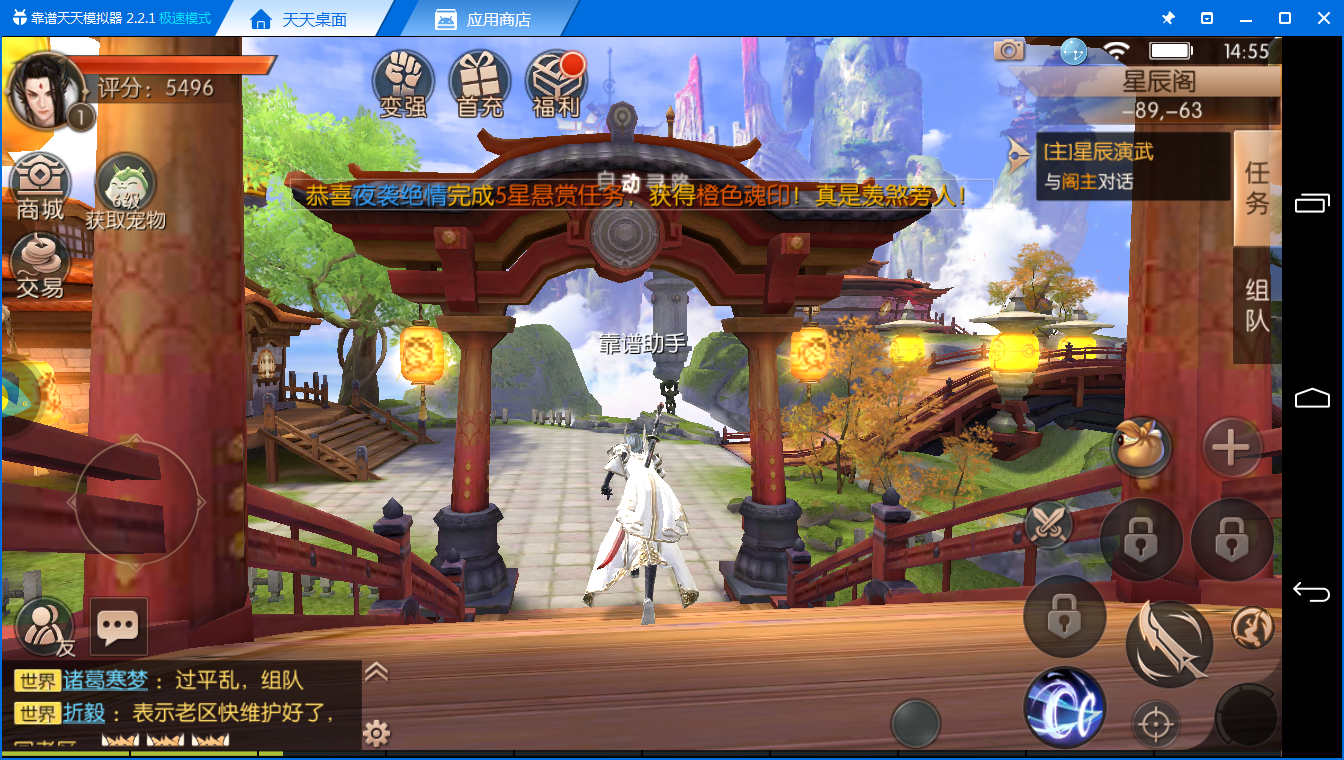The width and height of the screenshot is (1344, 760).
Task: Open the chat speech bubble button
Action: tap(119, 627)
